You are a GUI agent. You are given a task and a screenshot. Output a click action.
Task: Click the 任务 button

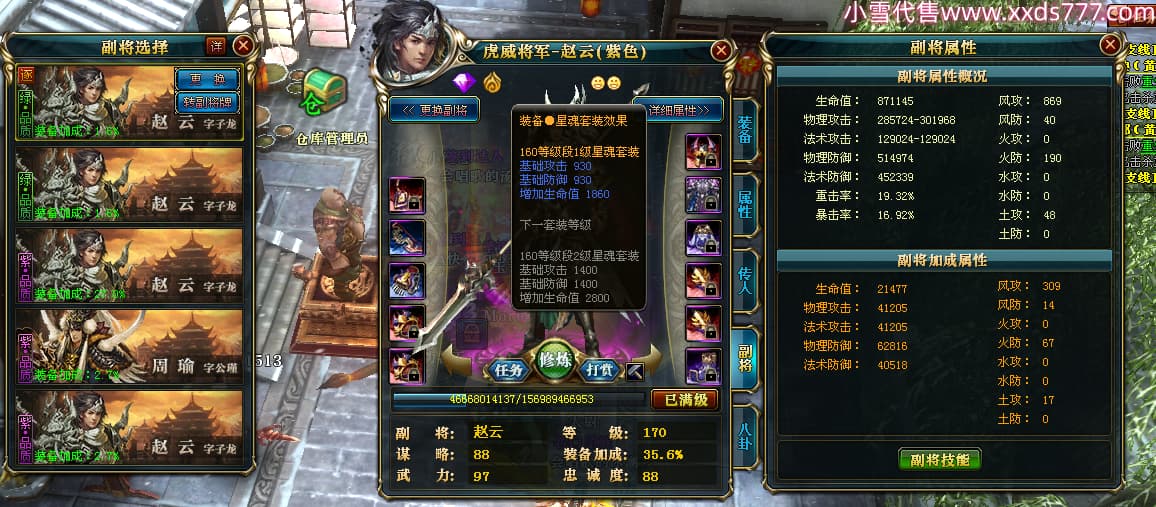(x=509, y=369)
